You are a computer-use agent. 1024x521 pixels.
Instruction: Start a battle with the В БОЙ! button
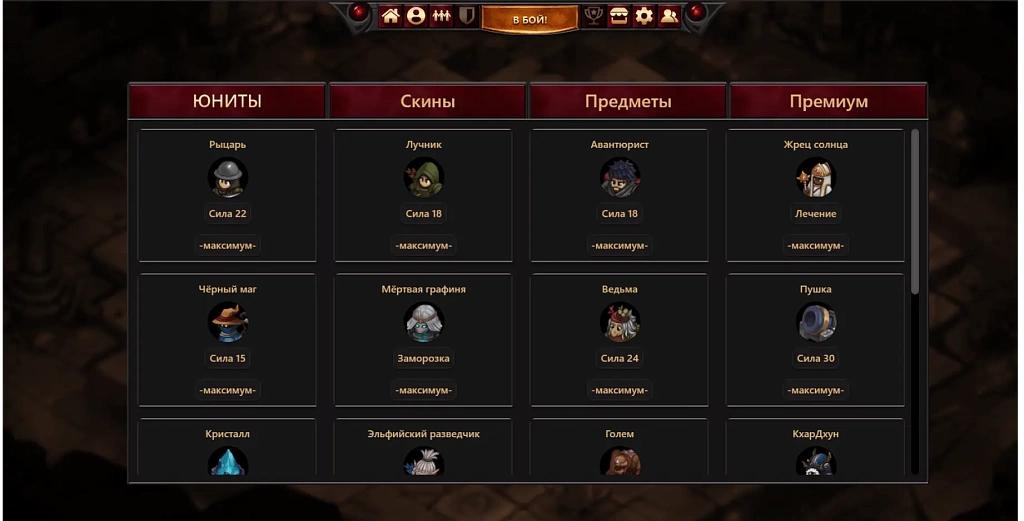(x=529, y=18)
